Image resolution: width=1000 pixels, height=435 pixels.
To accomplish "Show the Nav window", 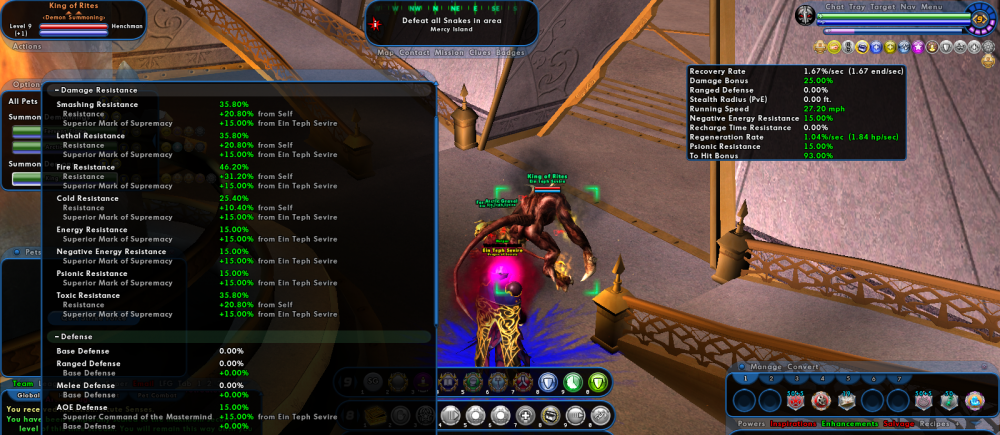I will 909,7.
